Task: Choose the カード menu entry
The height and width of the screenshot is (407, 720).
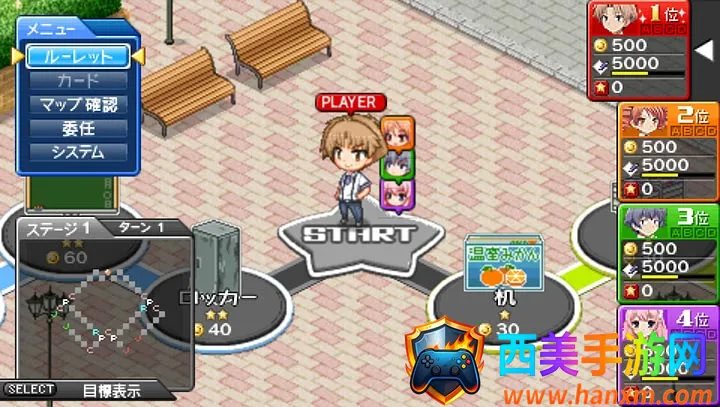Action: point(78,80)
